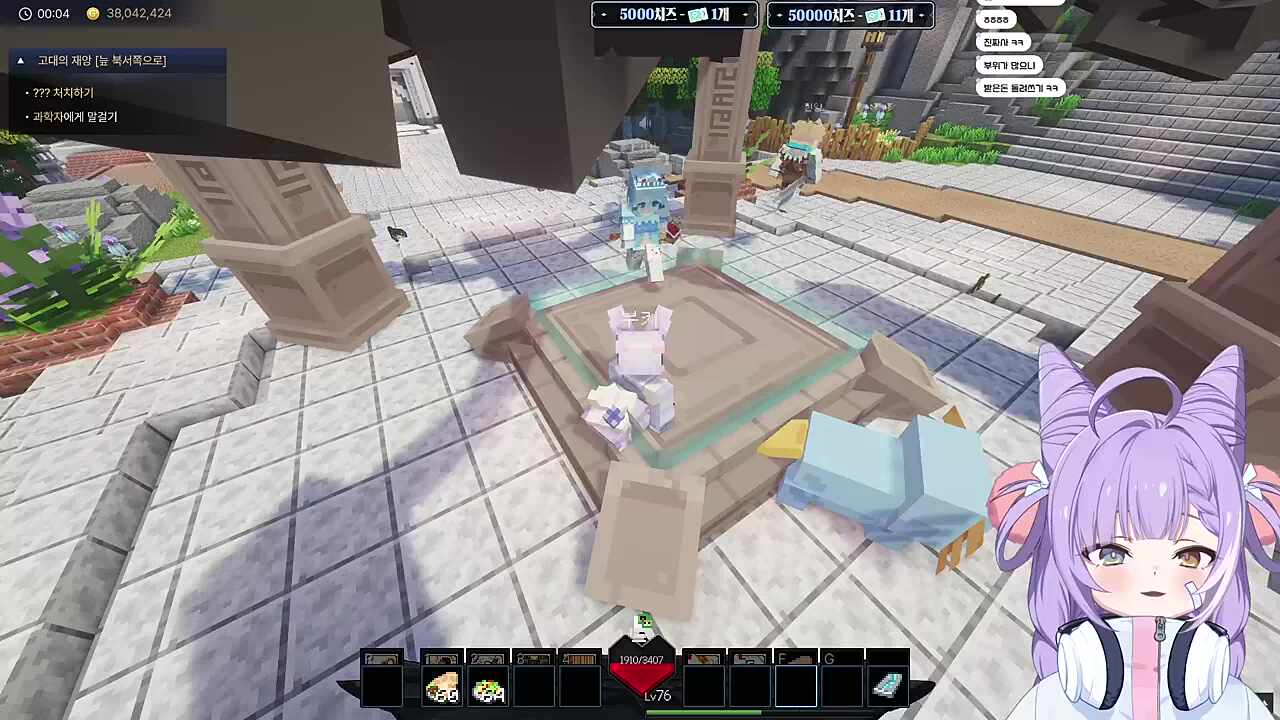Image resolution: width=1280 pixels, height=720 pixels.
Task: Click the 50000치즈 donation banner
Action: click(850, 15)
